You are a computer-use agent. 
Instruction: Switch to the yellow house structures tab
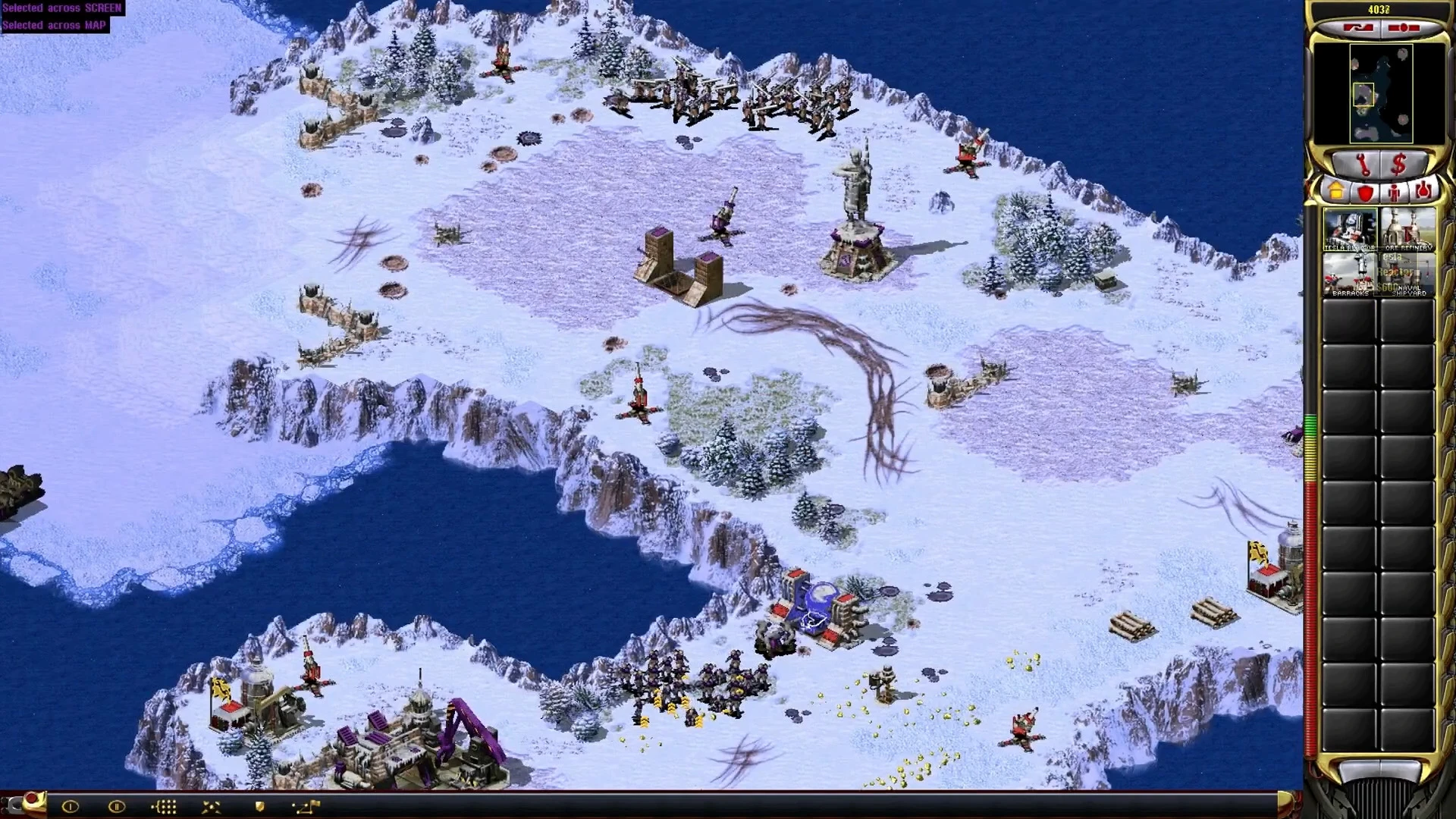[1336, 192]
